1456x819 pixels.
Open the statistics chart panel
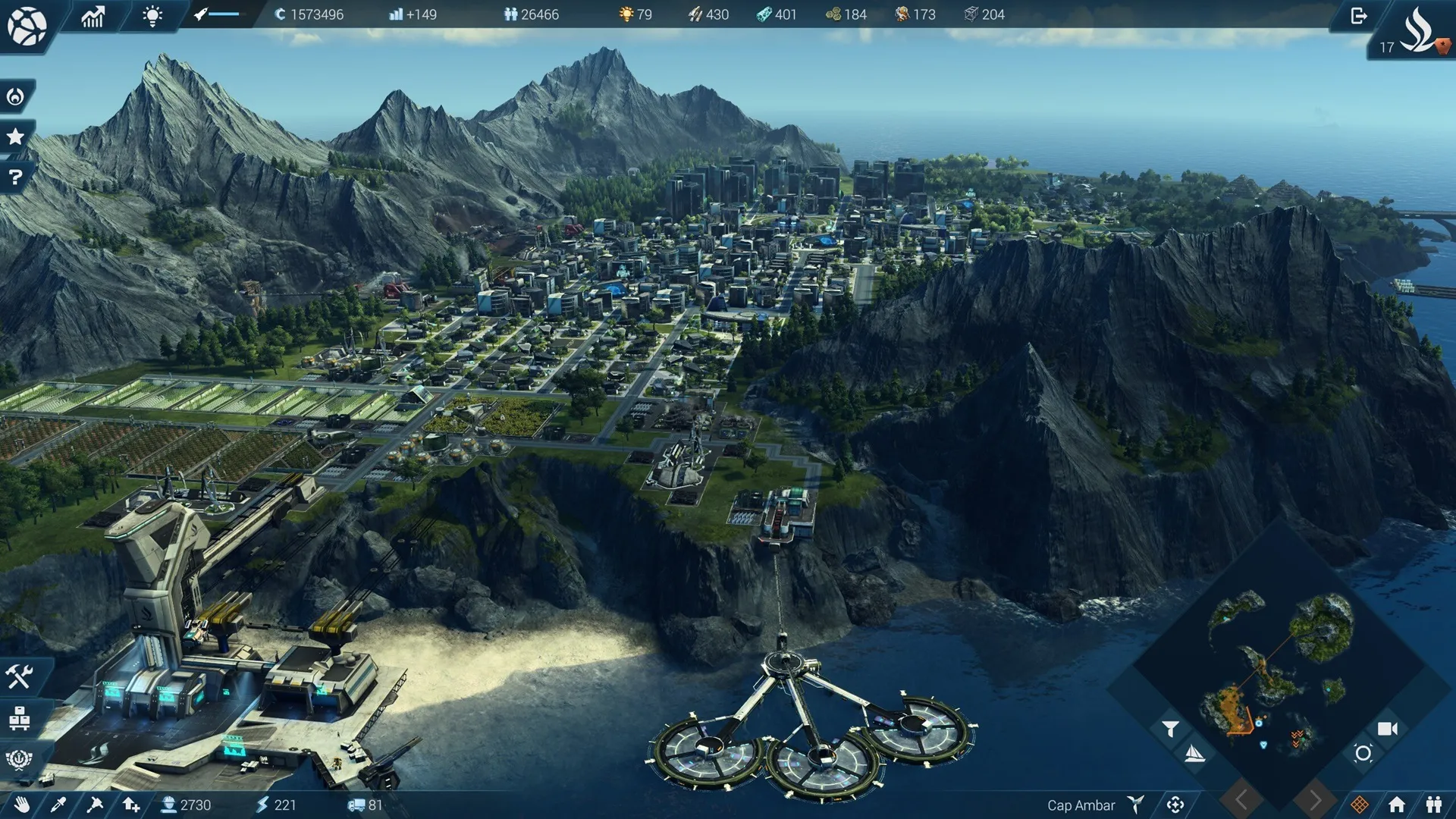pyautogui.click(x=93, y=16)
